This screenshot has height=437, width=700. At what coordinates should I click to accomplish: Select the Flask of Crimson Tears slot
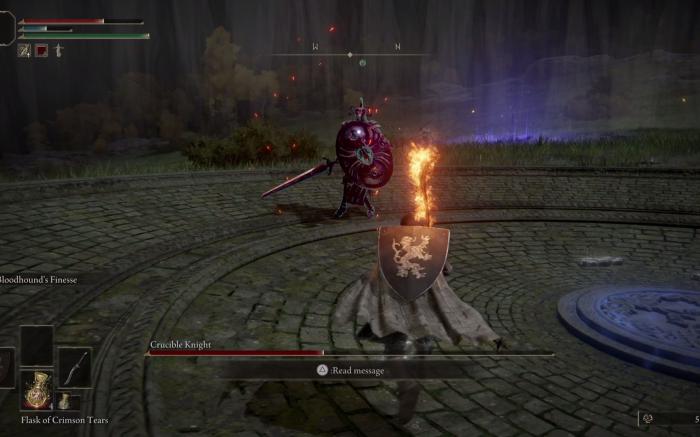[x=36, y=389]
